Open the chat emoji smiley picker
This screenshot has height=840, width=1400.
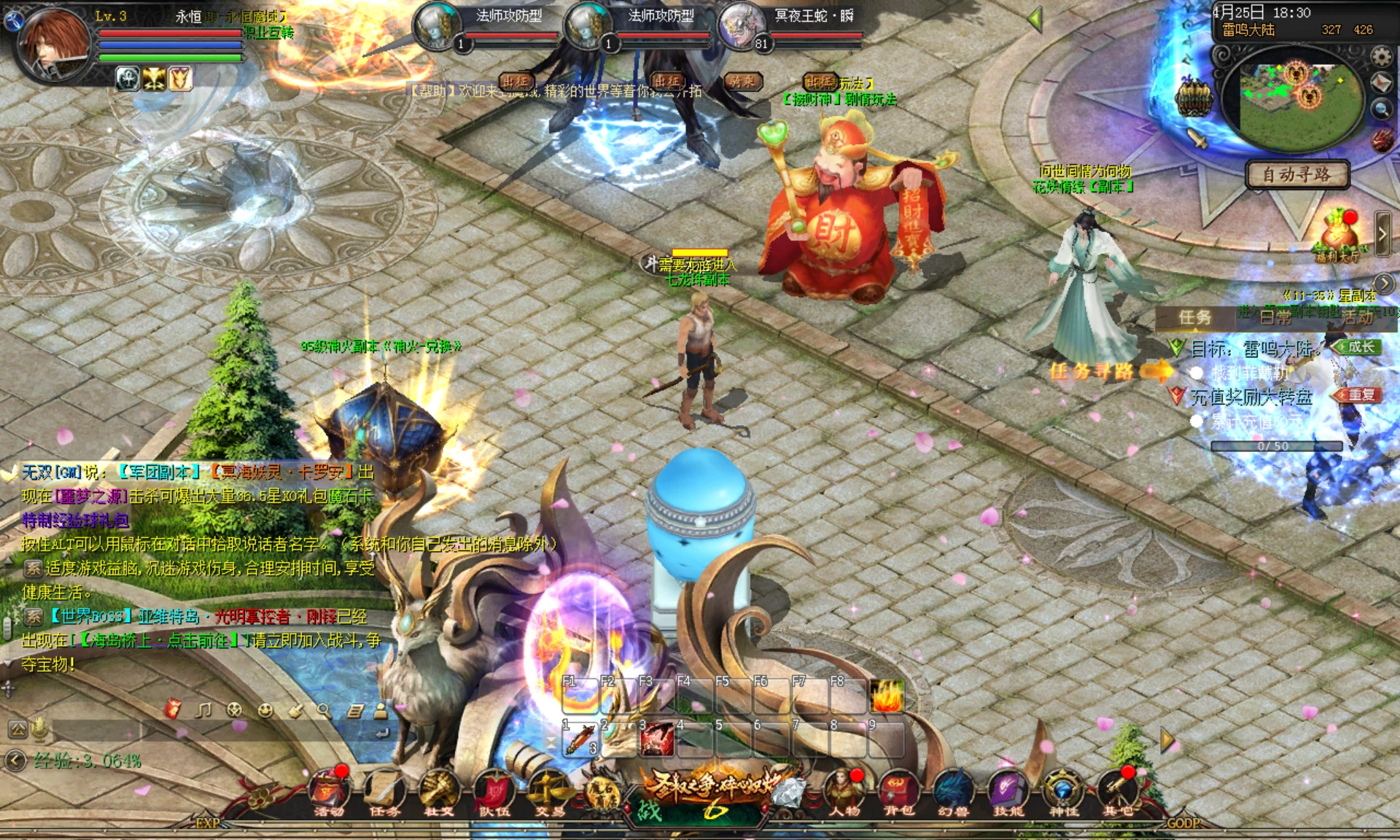(265, 710)
